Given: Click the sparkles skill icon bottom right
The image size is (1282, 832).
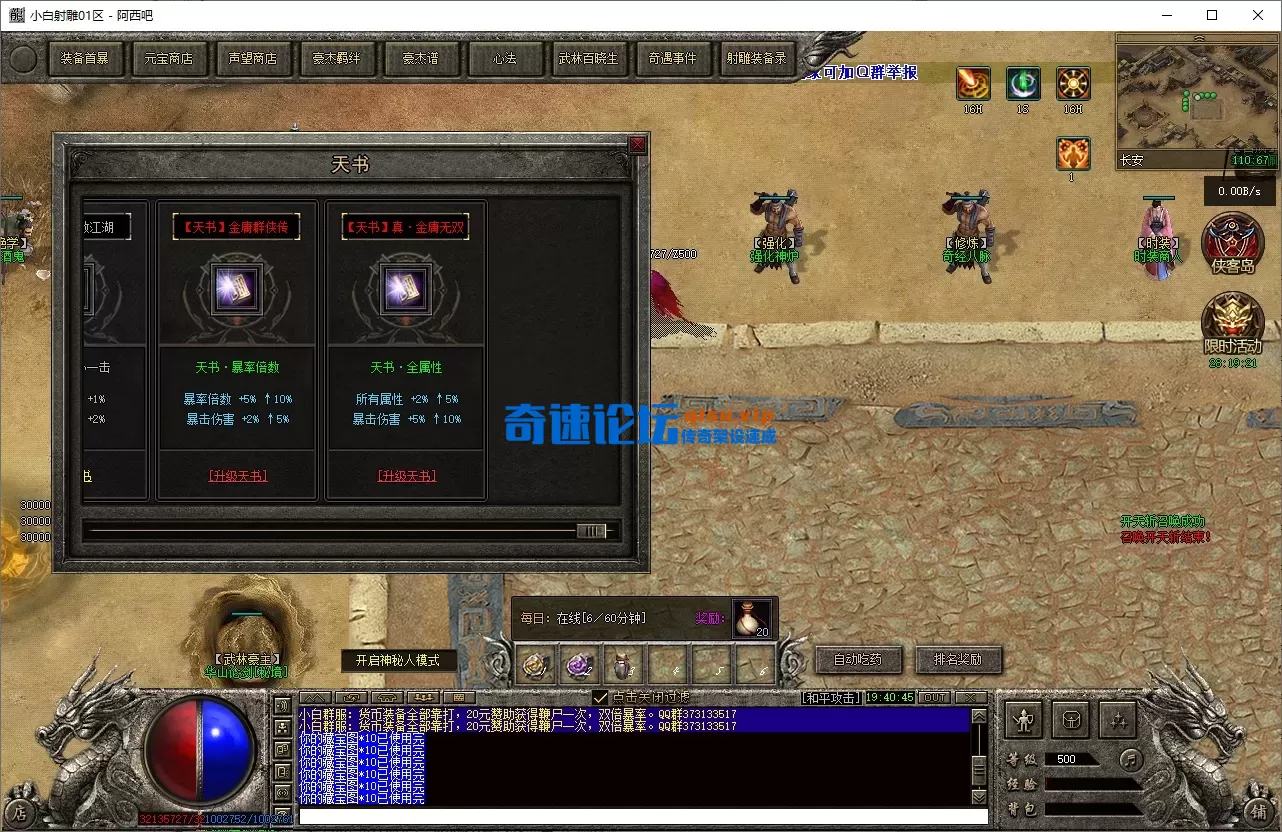Looking at the screenshot, I should [1117, 720].
